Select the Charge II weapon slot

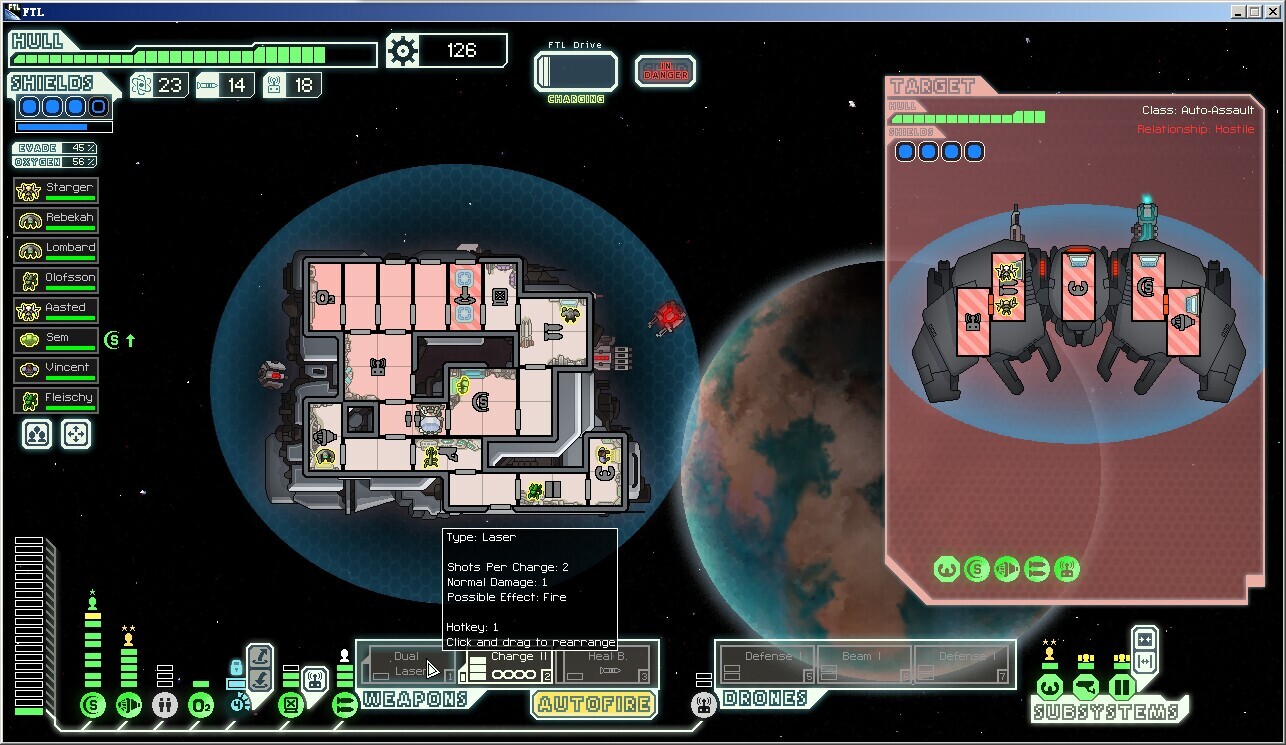coord(510,664)
